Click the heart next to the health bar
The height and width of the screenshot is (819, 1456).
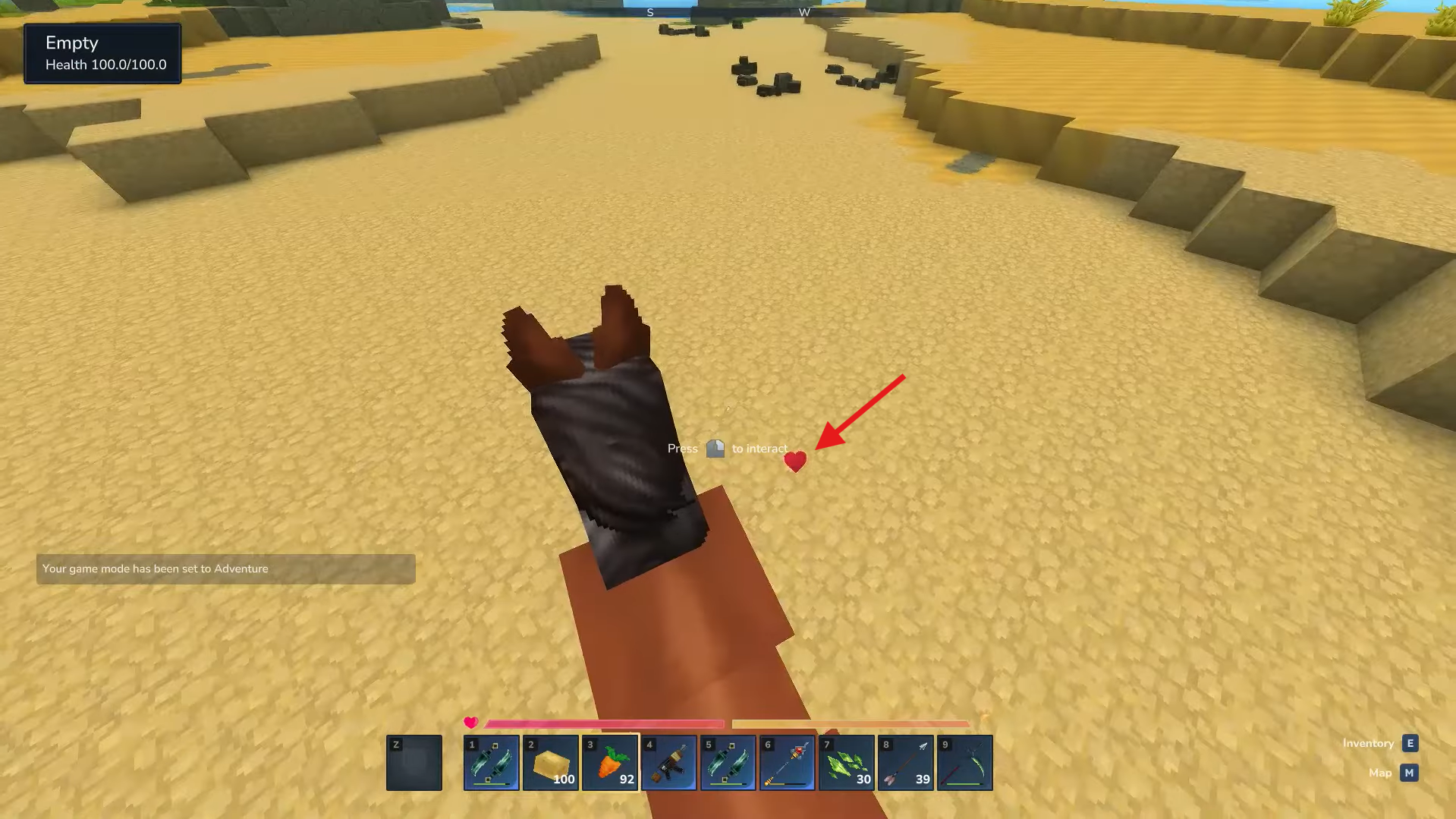tap(470, 723)
